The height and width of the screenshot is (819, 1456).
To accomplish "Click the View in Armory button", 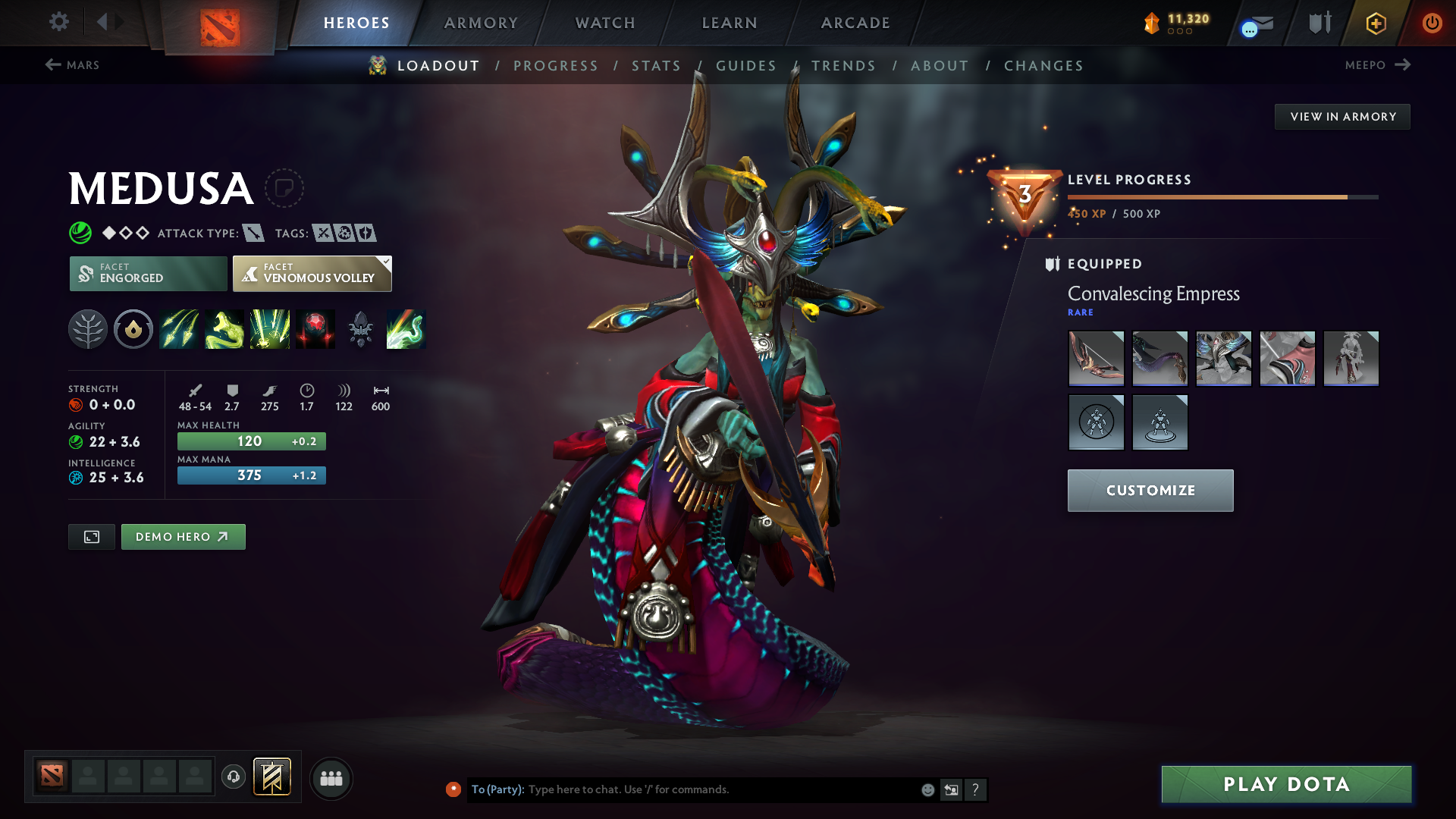I will point(1341,116).
